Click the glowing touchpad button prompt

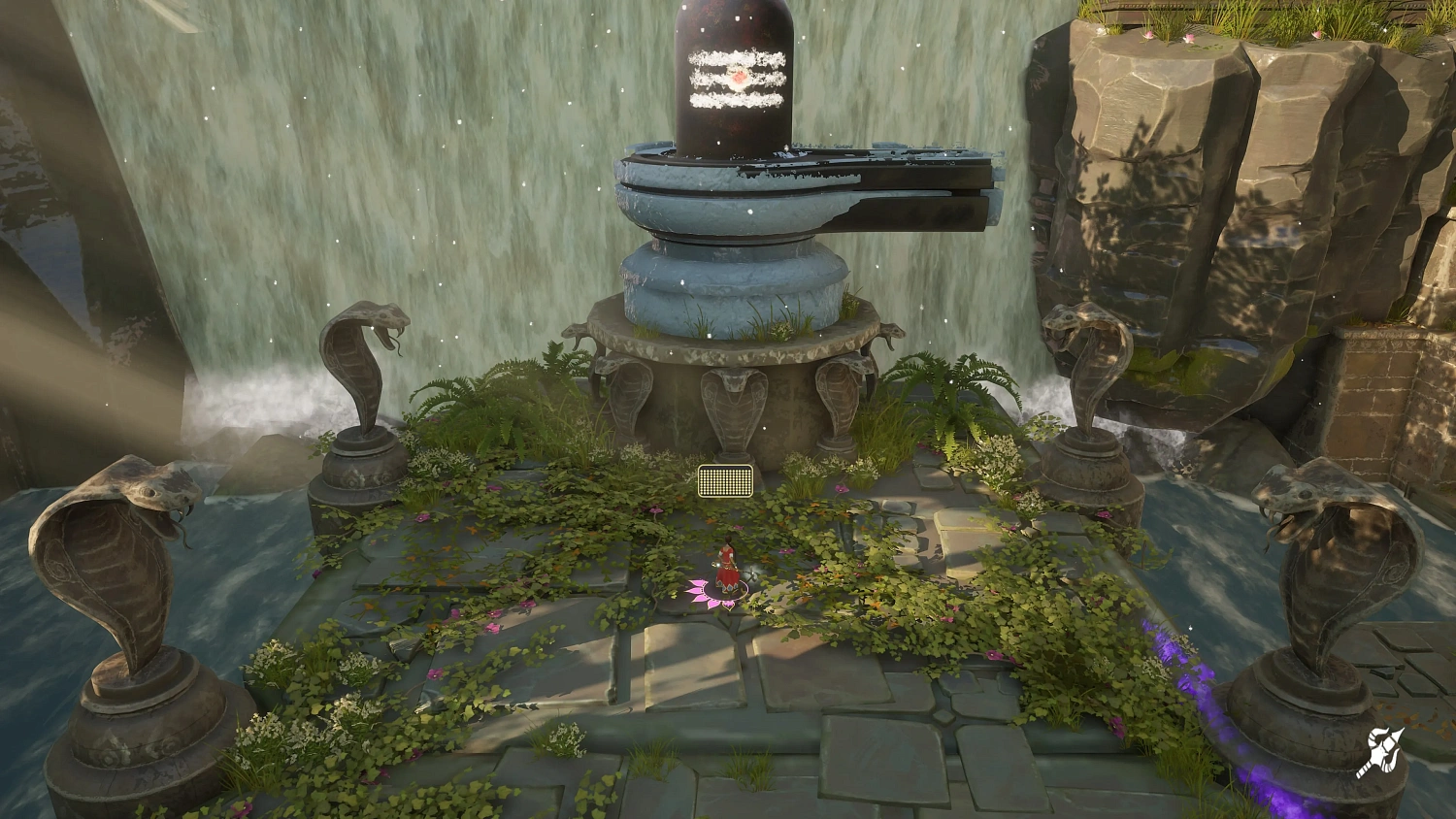click(x=724, y=481)
